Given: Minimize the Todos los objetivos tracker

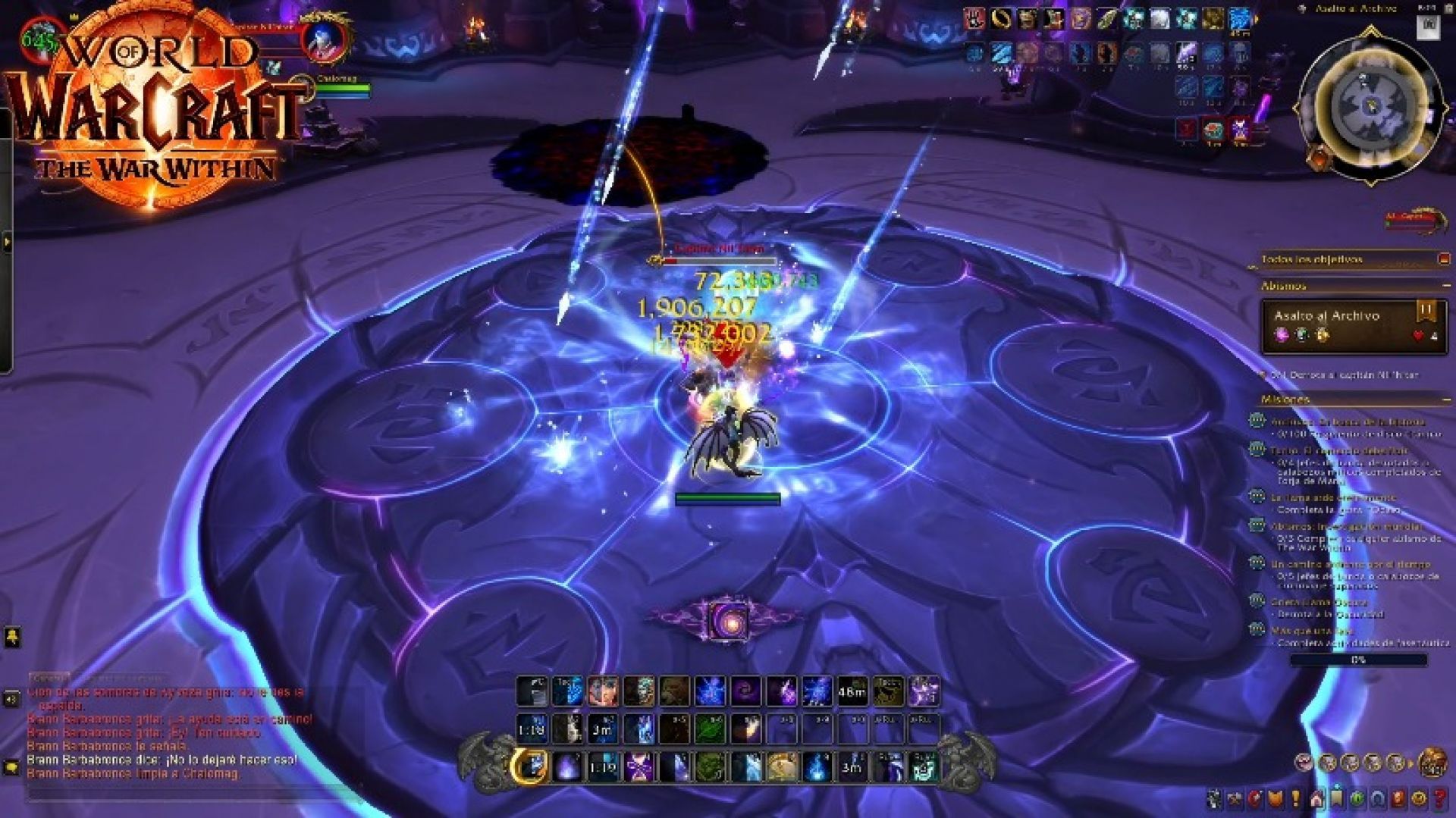Looking at the screenshot, I should (1444, 259).
